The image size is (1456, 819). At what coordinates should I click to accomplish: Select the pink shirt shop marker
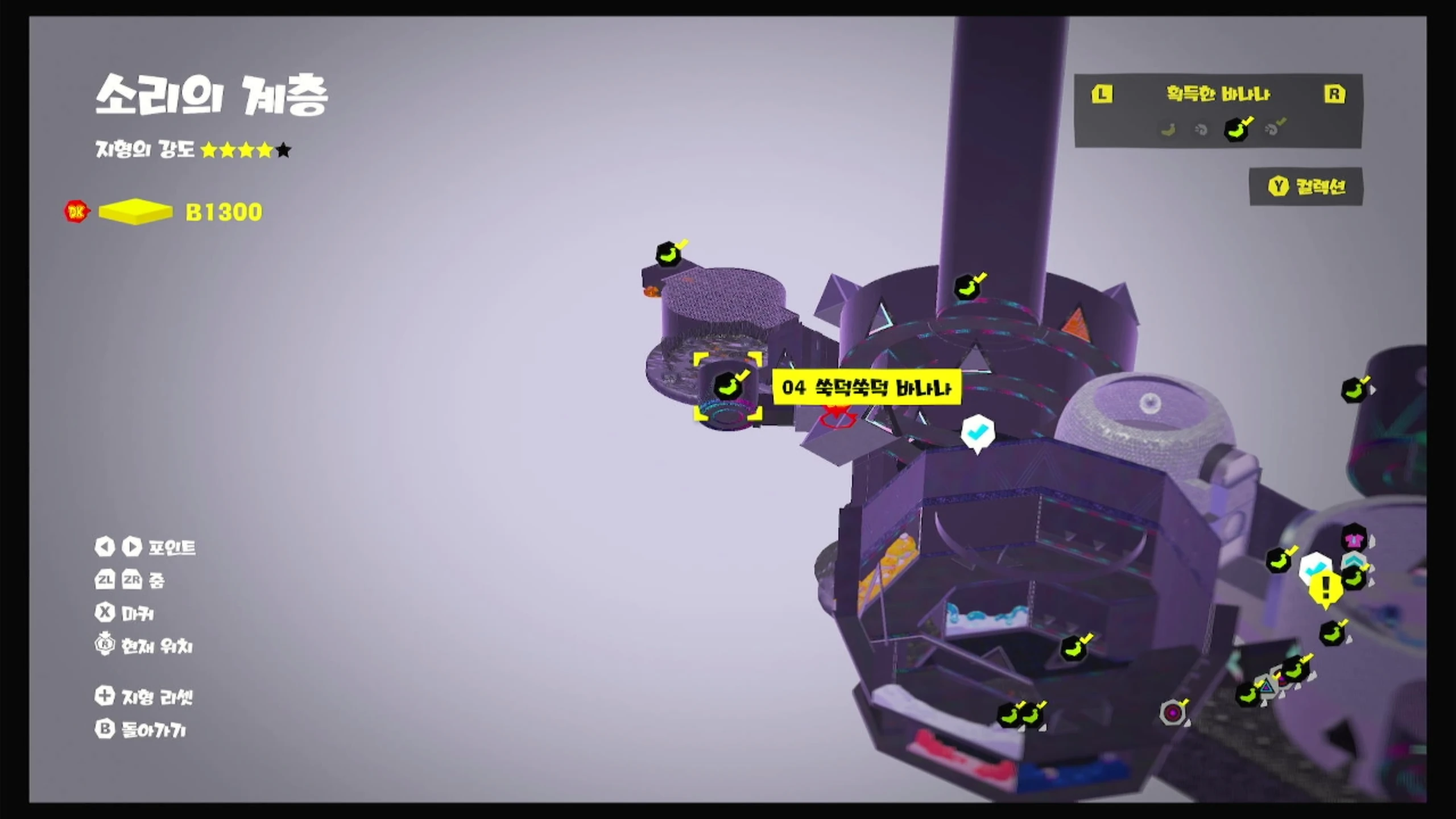point(1354,538)
